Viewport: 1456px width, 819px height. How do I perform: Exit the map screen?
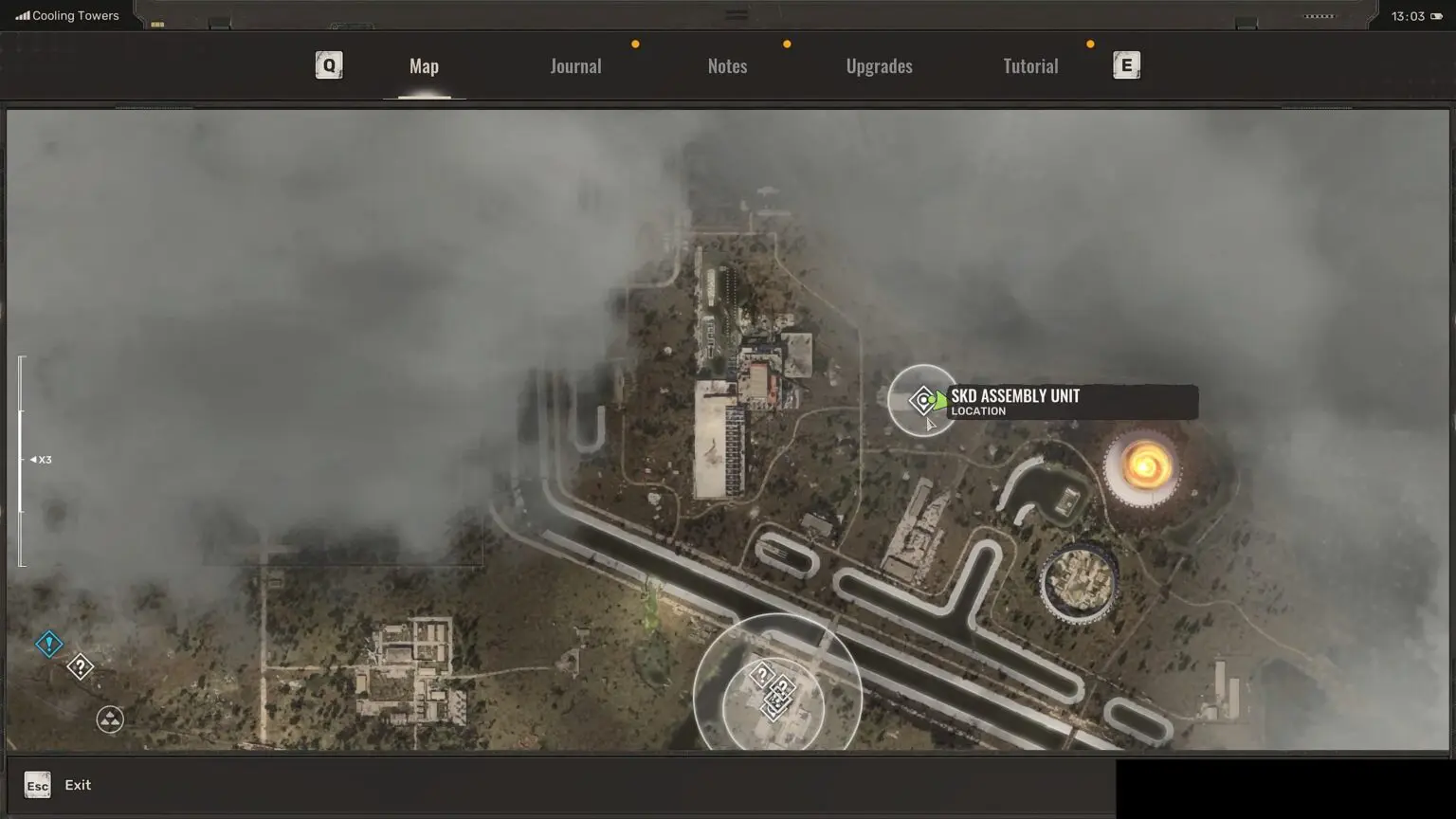[38, 785]
